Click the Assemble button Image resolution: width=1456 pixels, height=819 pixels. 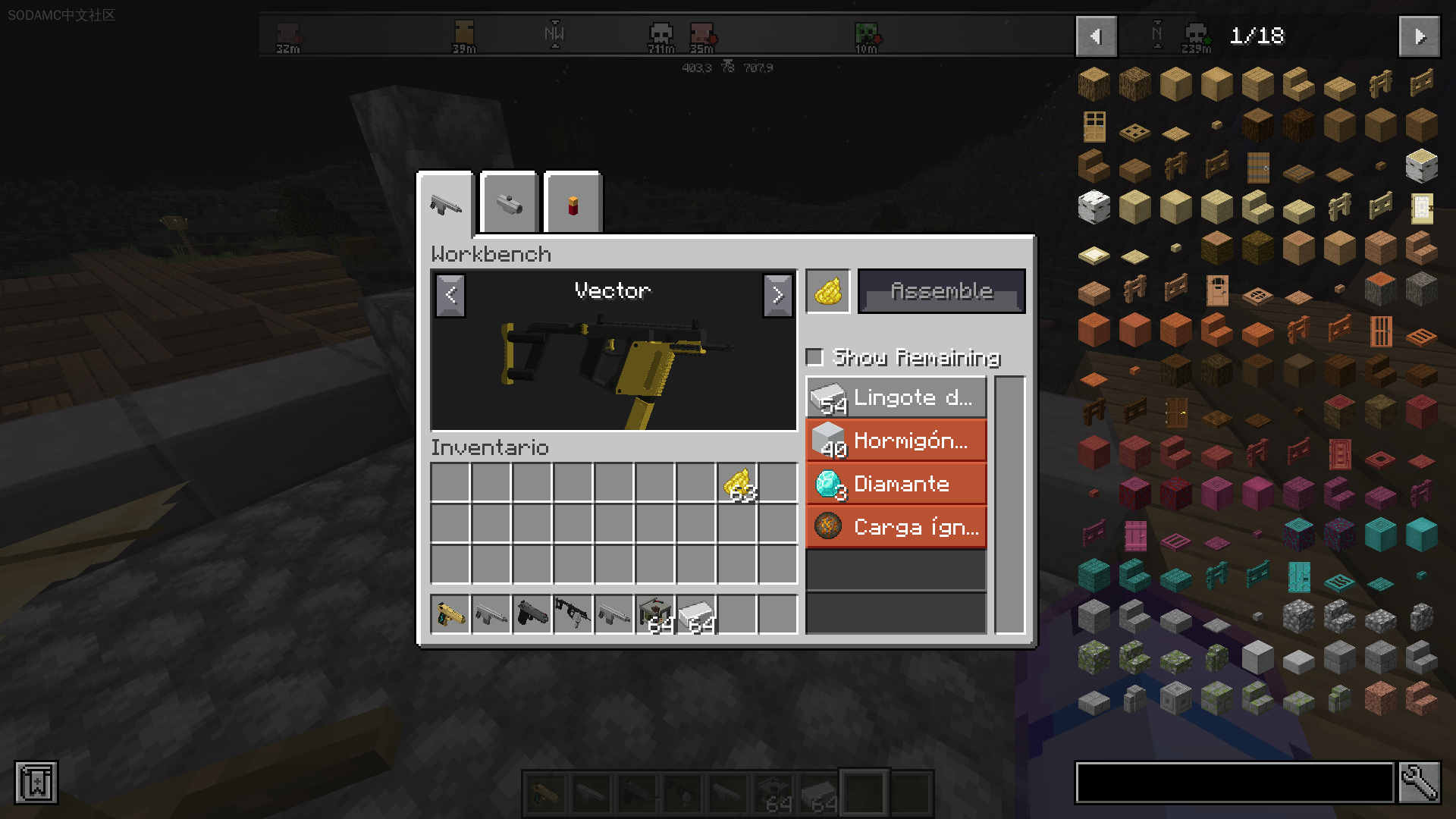pyautogui.click(x=941, y=291)
